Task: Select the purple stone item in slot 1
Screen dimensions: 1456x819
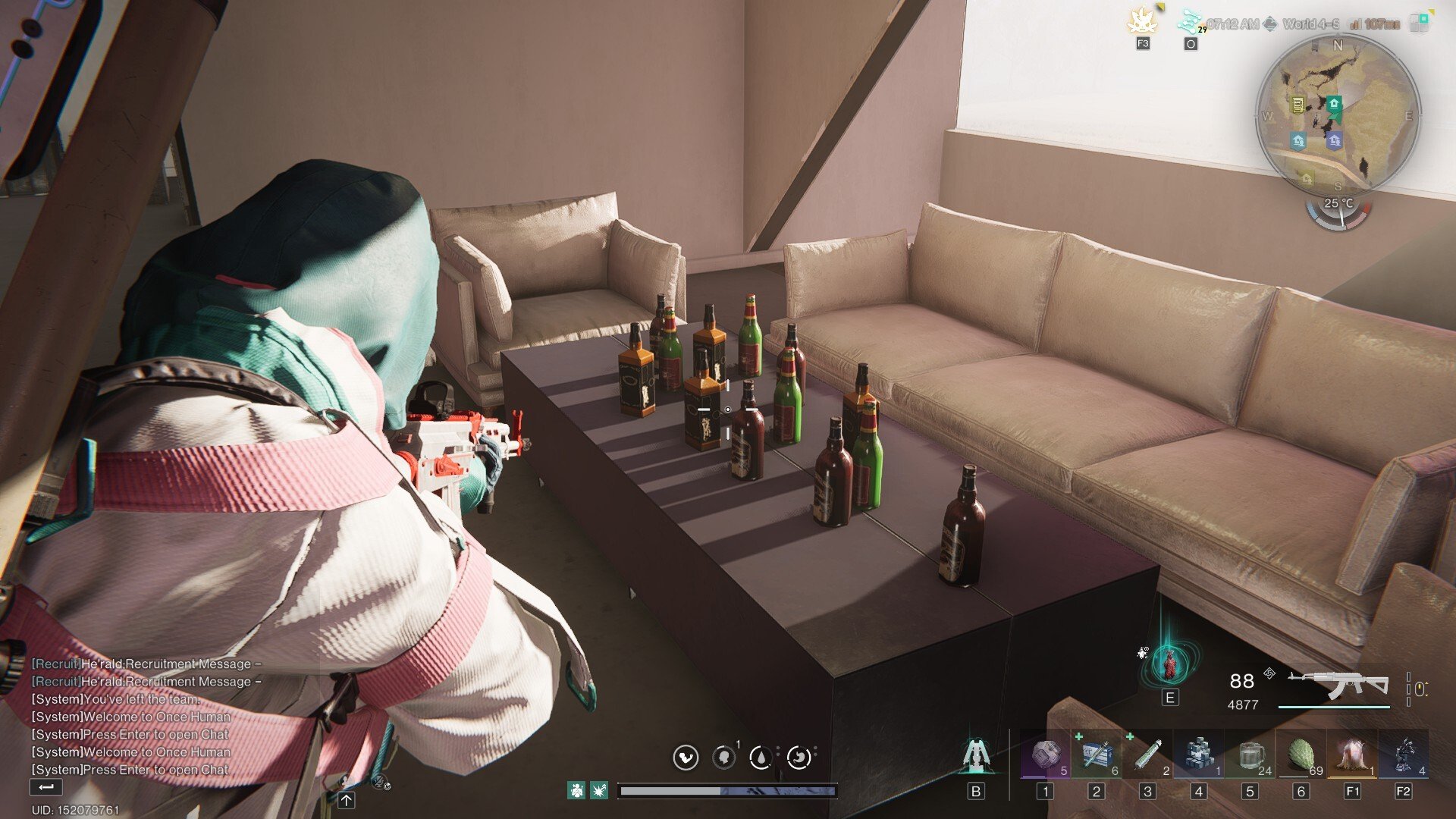Action: point(1045,755)
